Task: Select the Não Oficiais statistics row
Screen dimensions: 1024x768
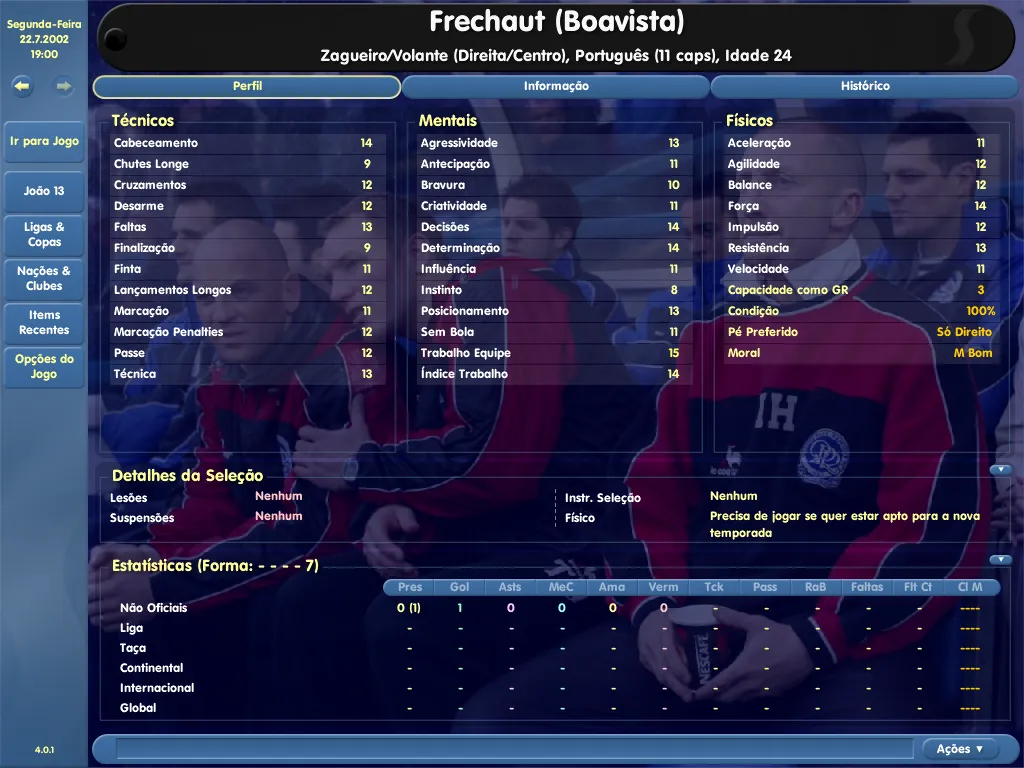Action: (154, 608)
